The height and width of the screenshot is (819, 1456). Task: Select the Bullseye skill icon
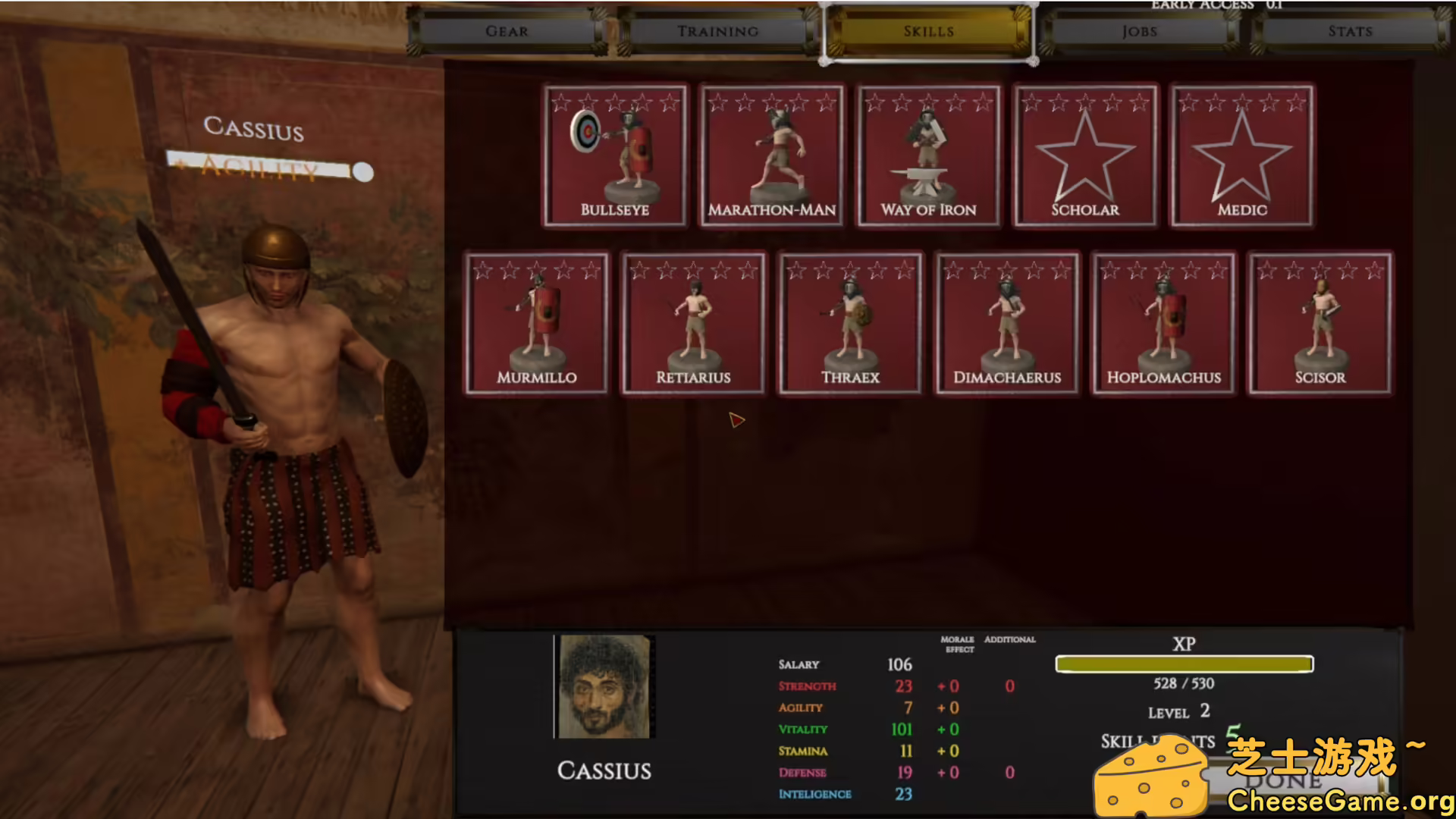(615, 155)
